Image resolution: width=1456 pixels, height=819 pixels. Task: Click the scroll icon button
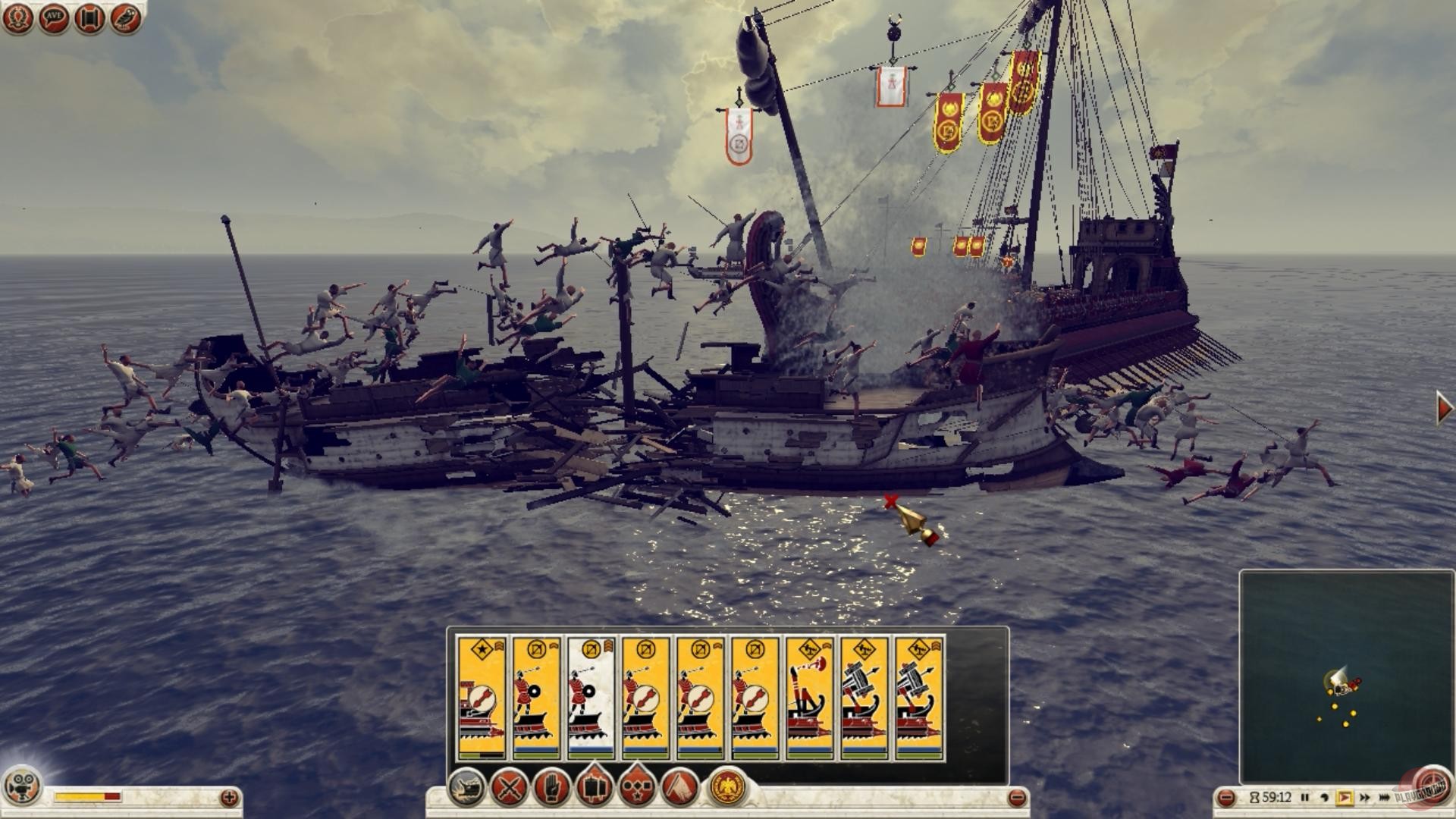pyautogui.click(x=89, y=19)
